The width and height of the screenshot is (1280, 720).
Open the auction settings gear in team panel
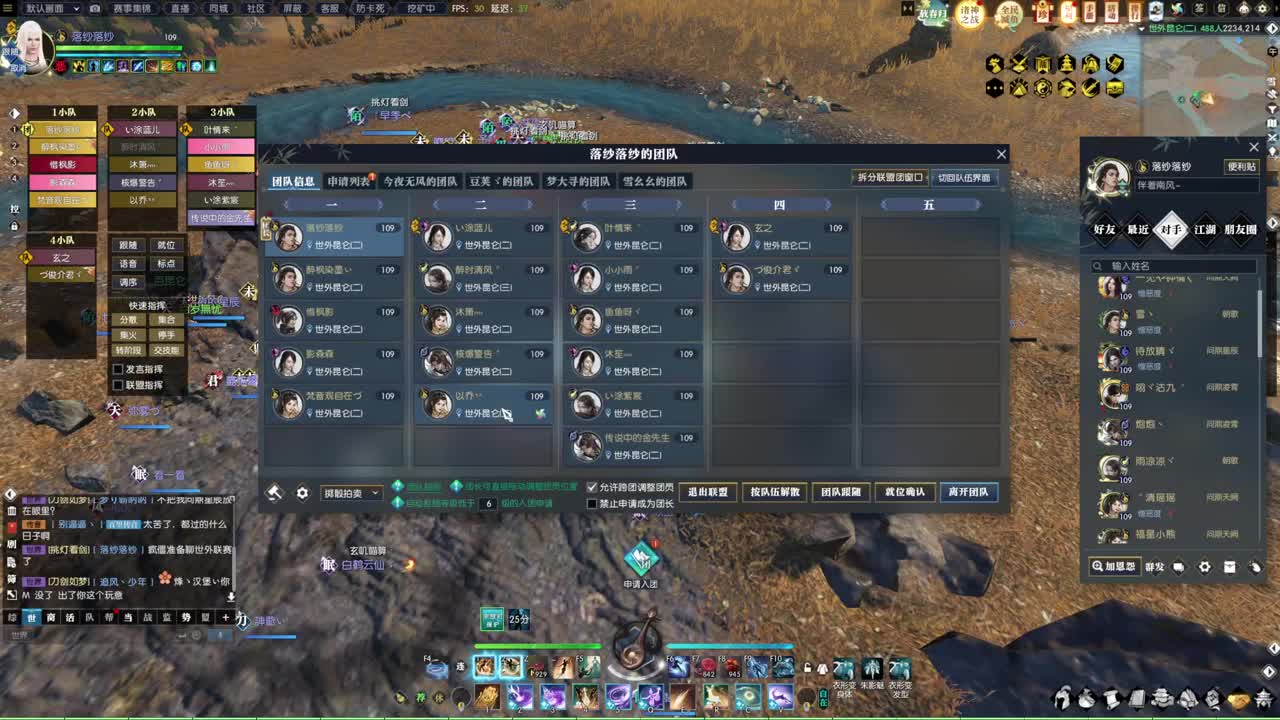point(302,493)
